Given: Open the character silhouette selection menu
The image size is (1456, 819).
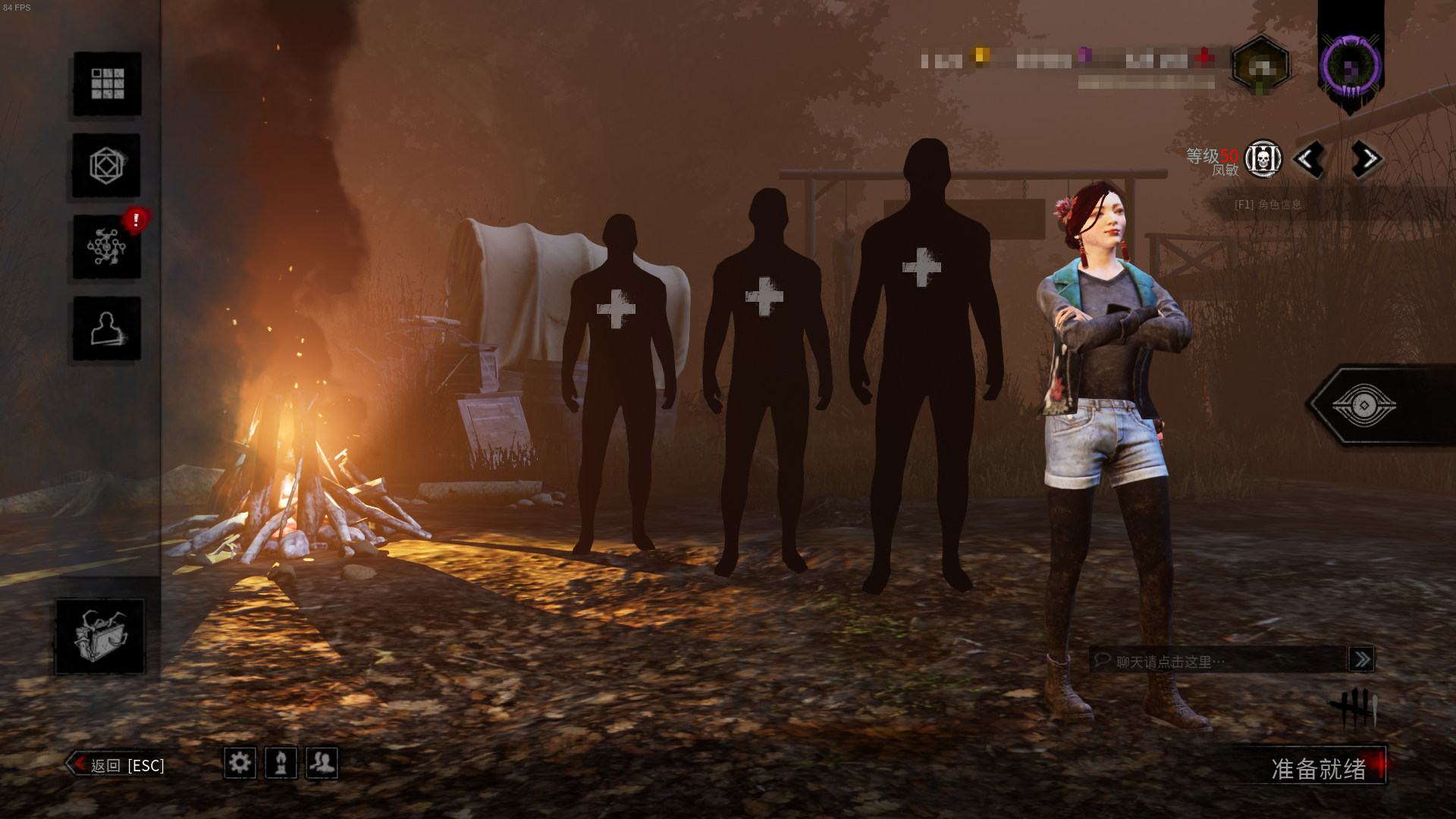Looking at the screenshot, I should click(106, 328).
